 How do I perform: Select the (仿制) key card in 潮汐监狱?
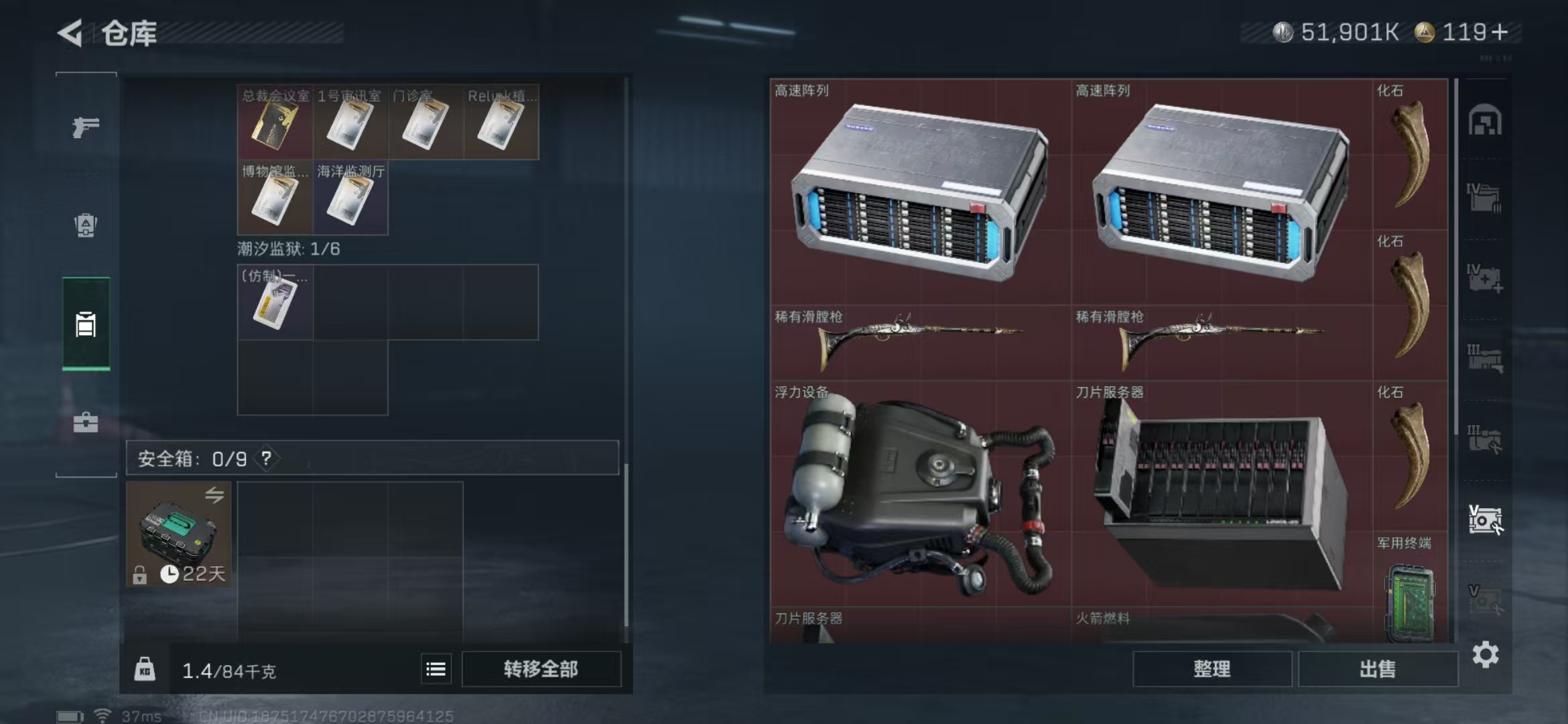pyautogui.click(x=275, y=303)
